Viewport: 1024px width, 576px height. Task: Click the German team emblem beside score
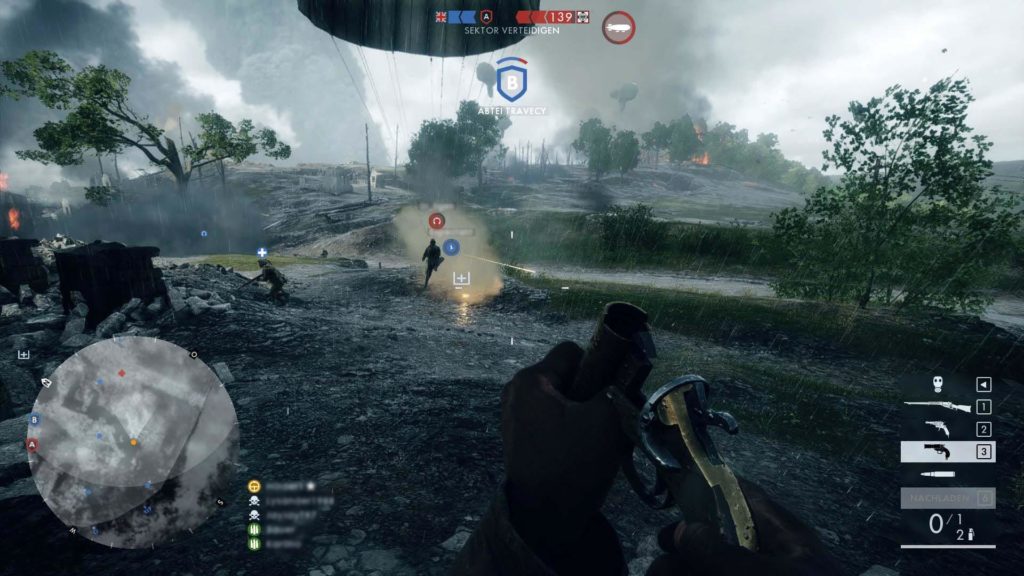coord(583,16)
